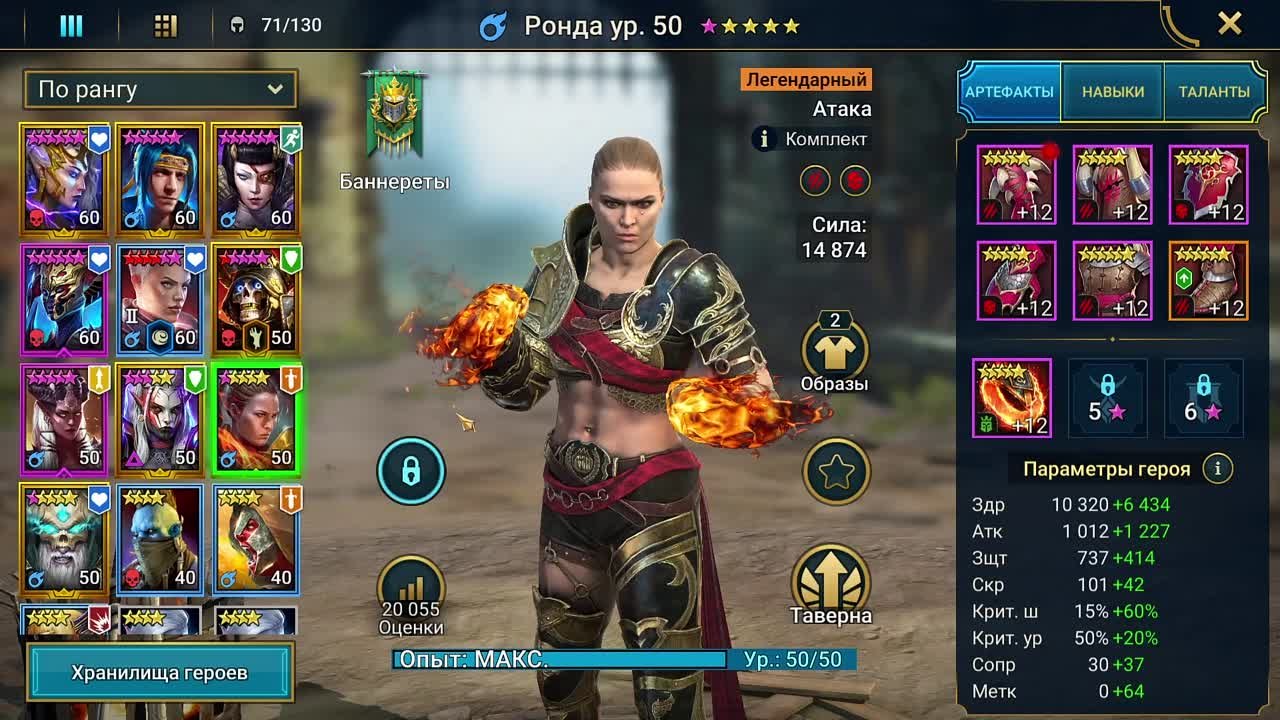Open Хранилища героев

(x=160, y=674)
